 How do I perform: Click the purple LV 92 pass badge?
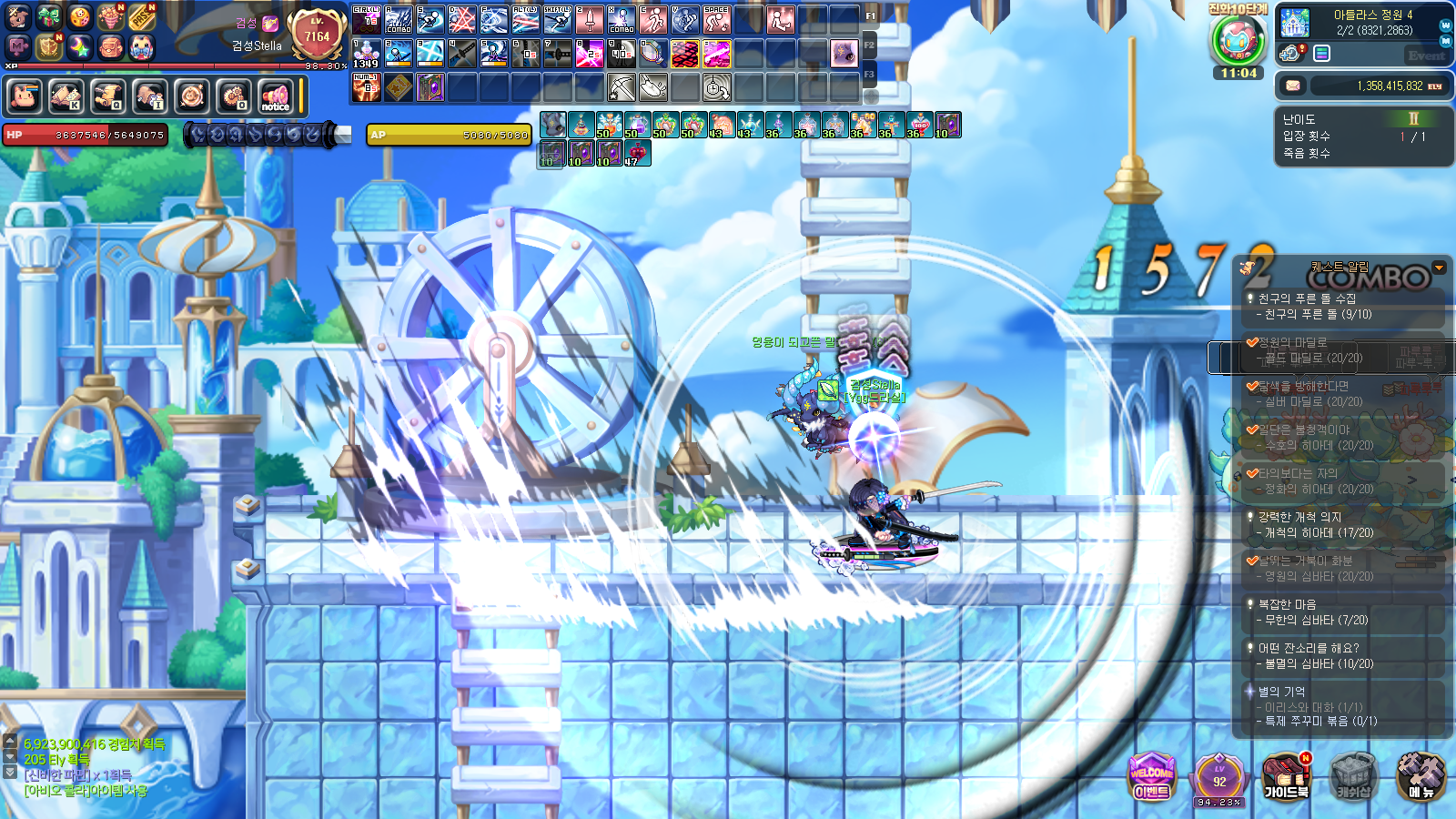point(1218,778)
